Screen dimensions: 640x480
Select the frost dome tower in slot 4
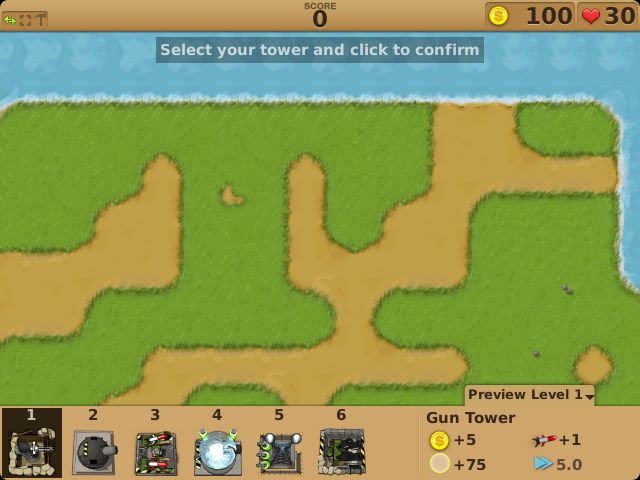[x=218, y=452]
